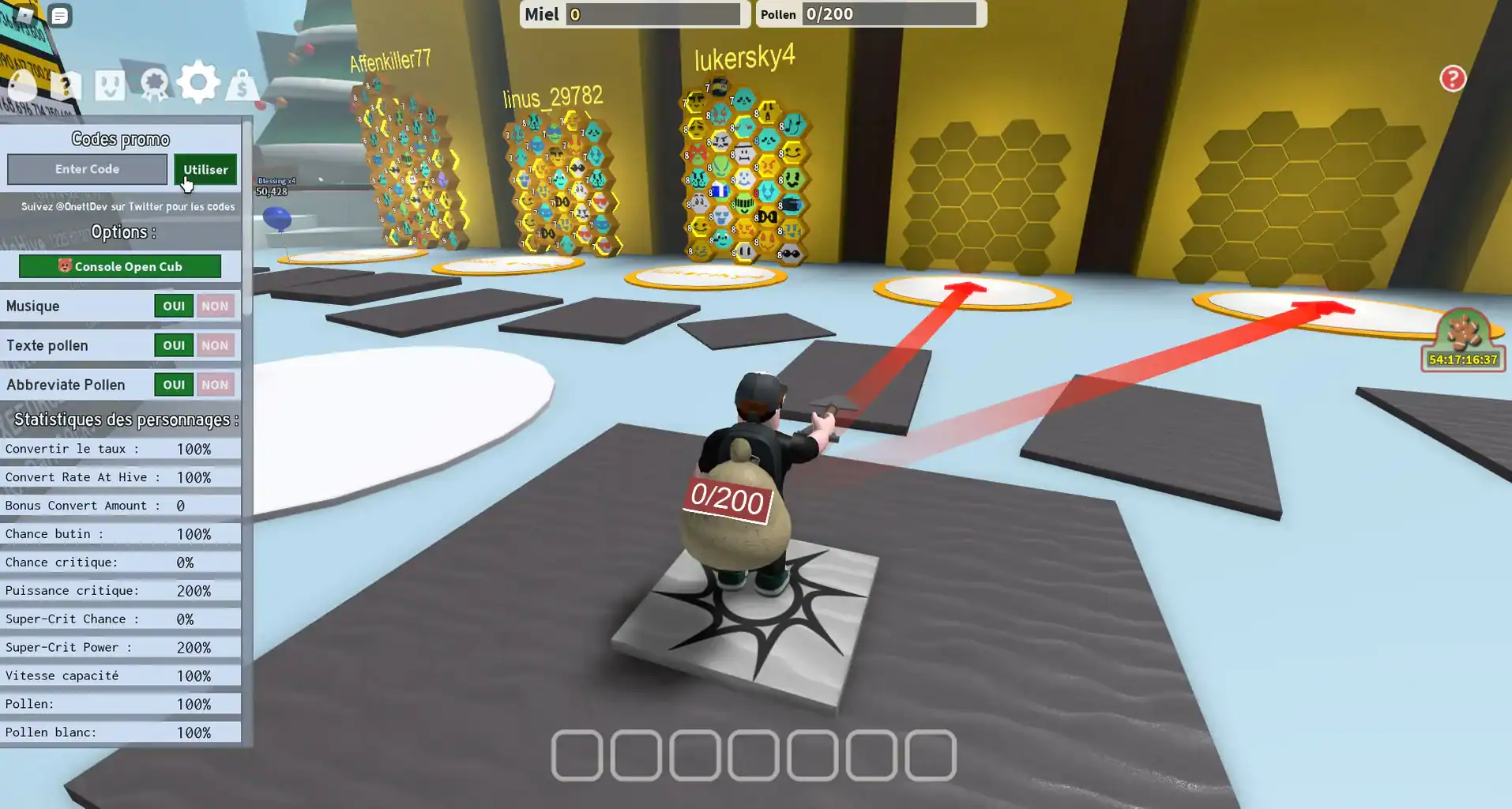
Task: Click the yellow question mark help icon
Action: [x=66, y=83]
